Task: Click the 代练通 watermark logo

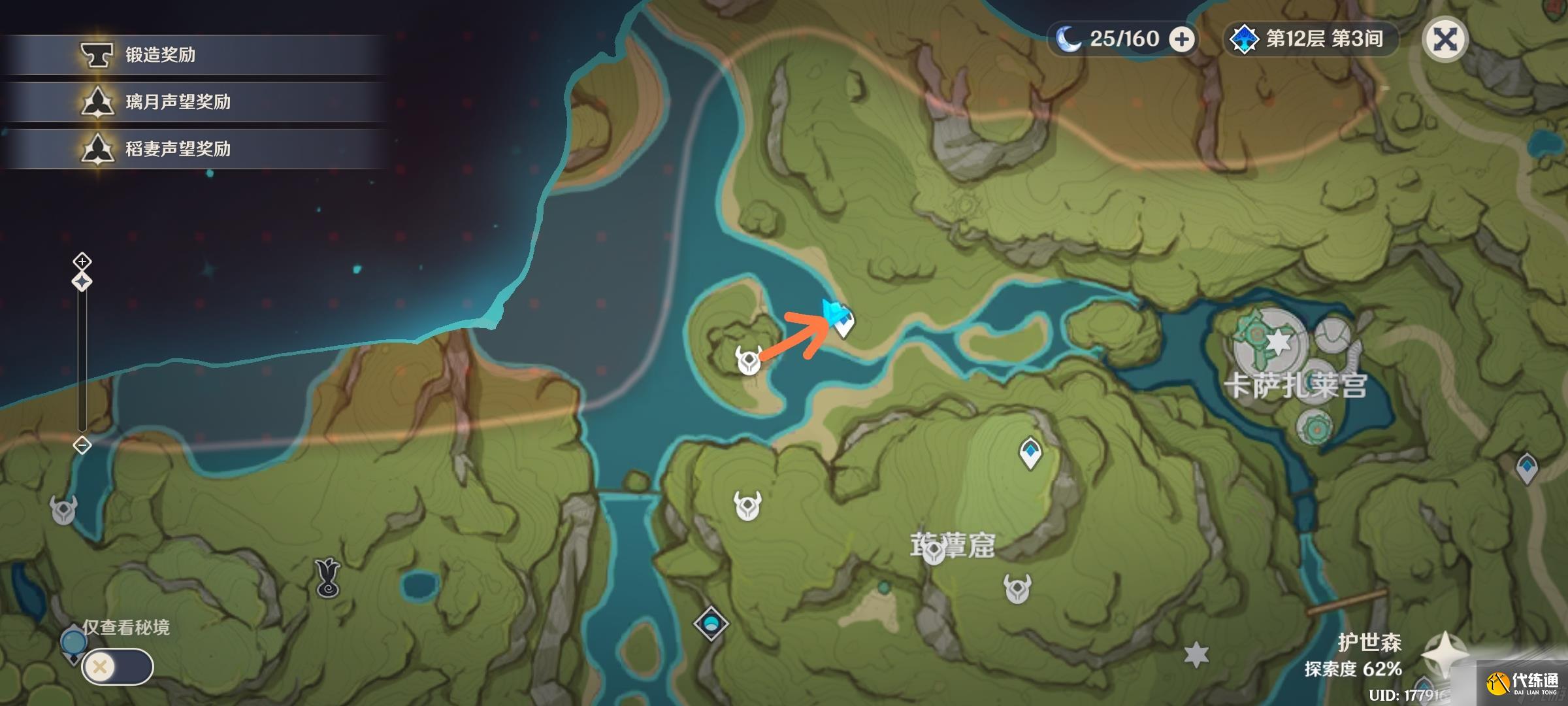Action: (x=1523, y=684)
